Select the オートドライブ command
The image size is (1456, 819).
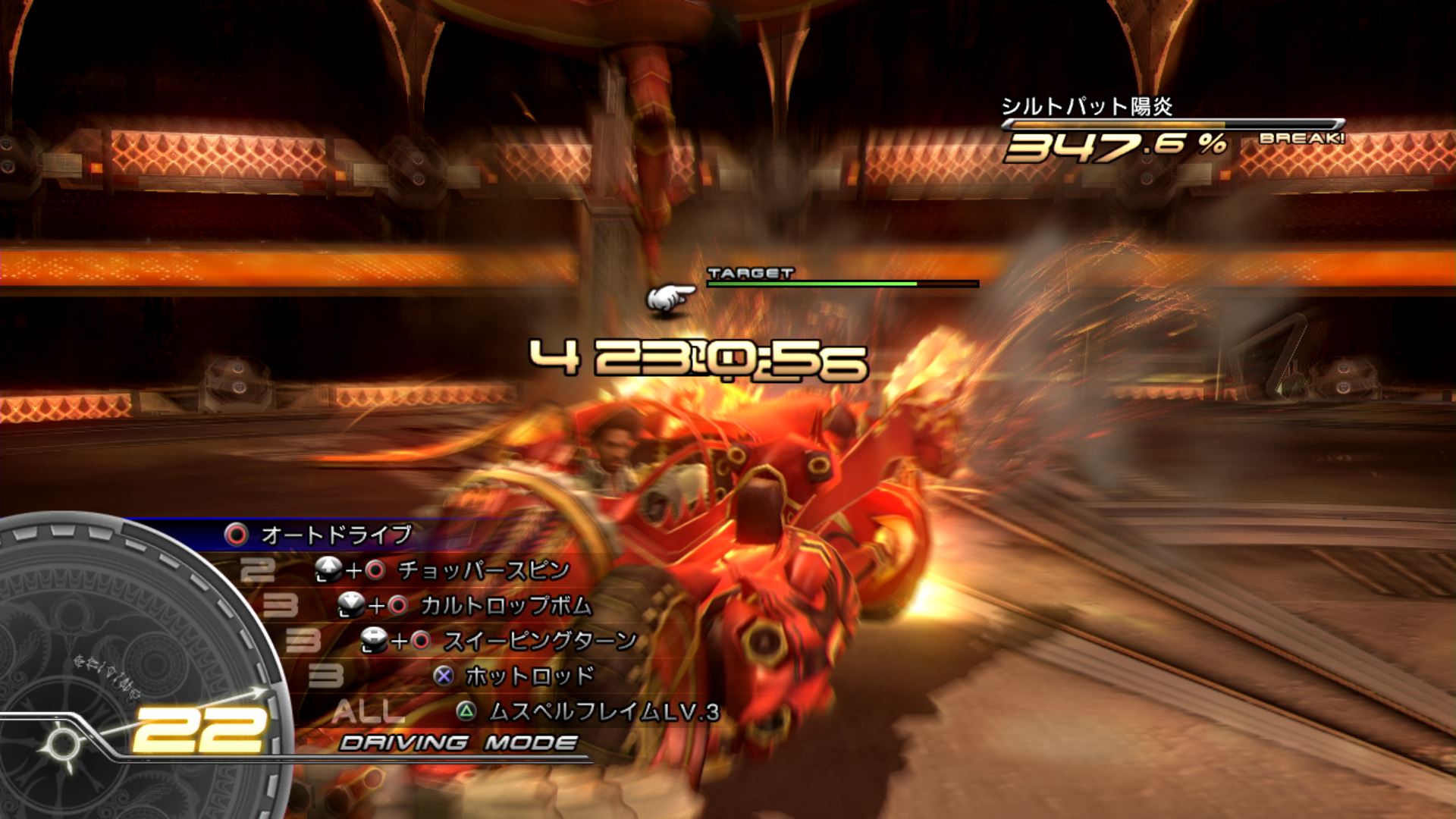click(x=336, y=535)
